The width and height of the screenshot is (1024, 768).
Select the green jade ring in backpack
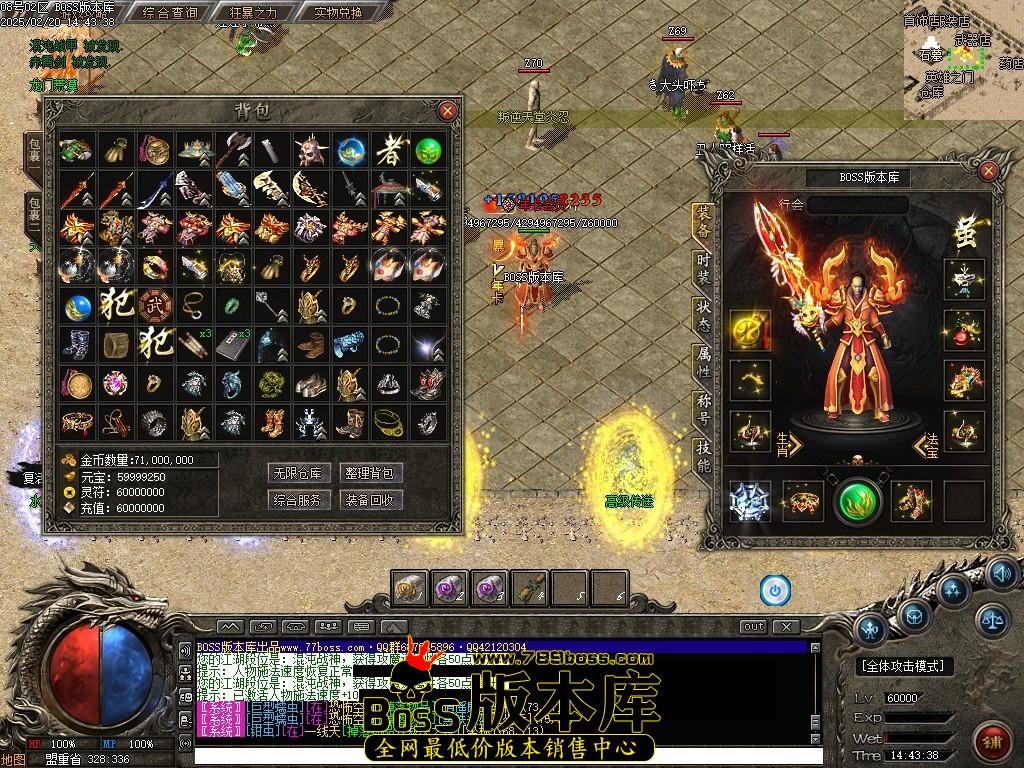tap(233, 304)
